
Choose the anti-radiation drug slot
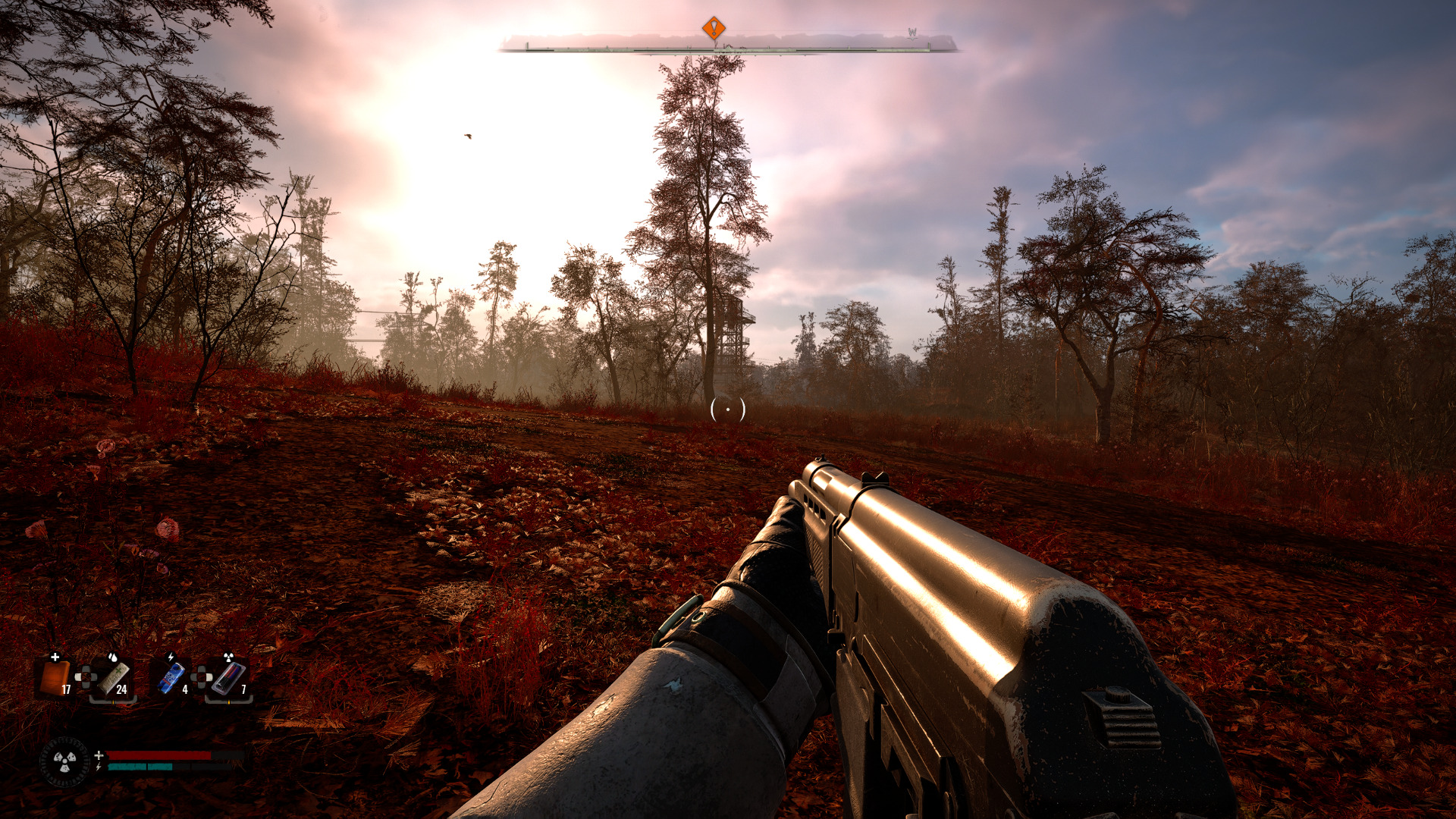click(228, 677)
